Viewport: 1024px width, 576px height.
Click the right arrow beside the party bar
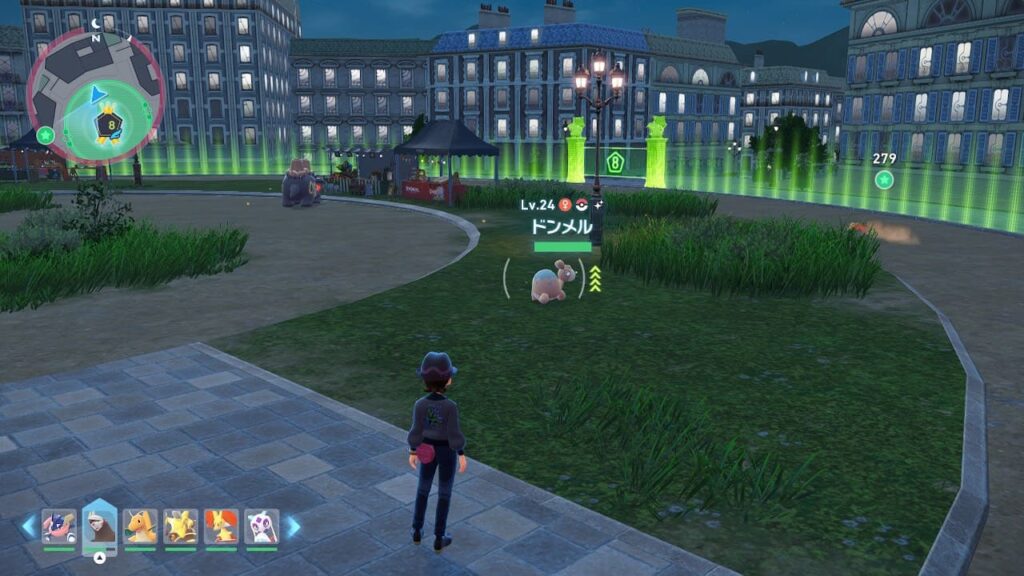point(293,526)
